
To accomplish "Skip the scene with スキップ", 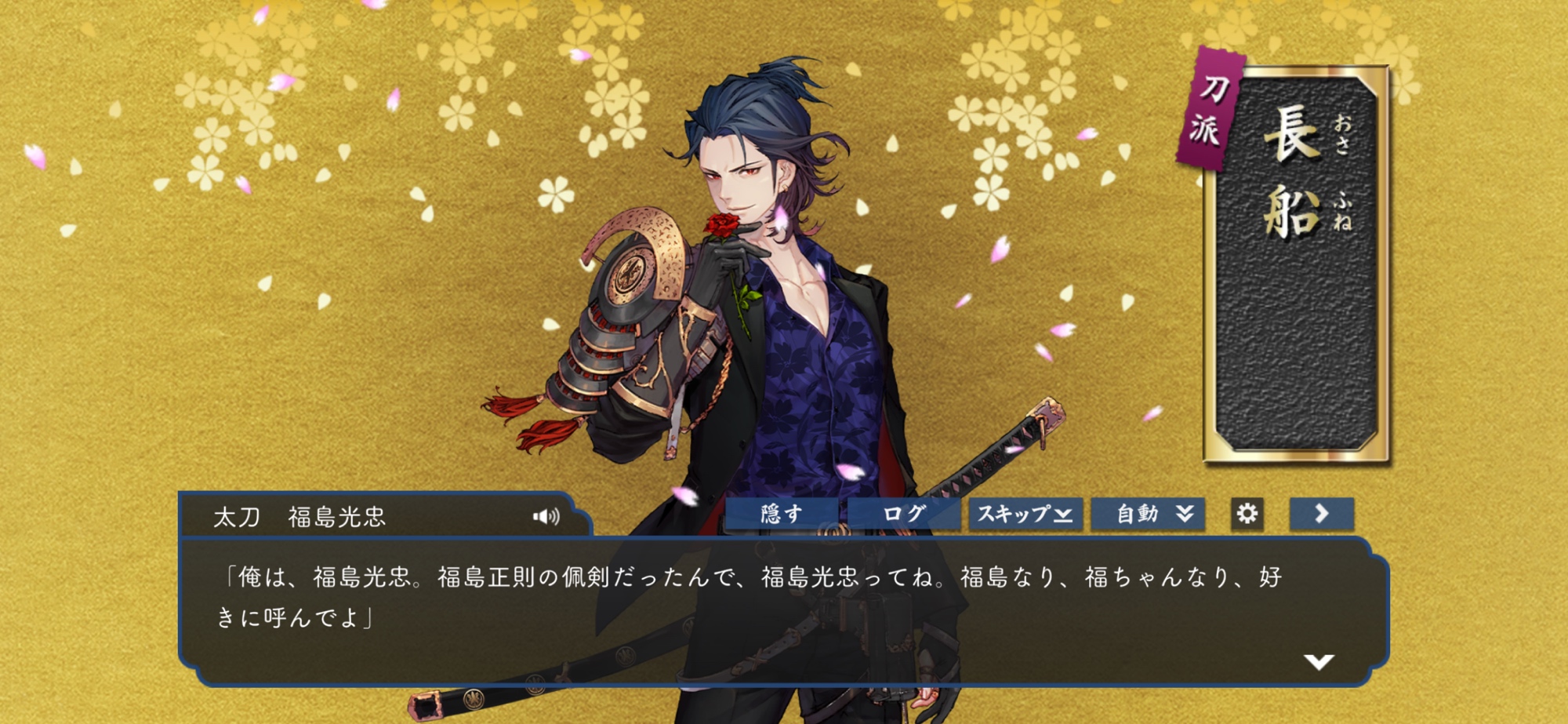I will [1025, 515].
